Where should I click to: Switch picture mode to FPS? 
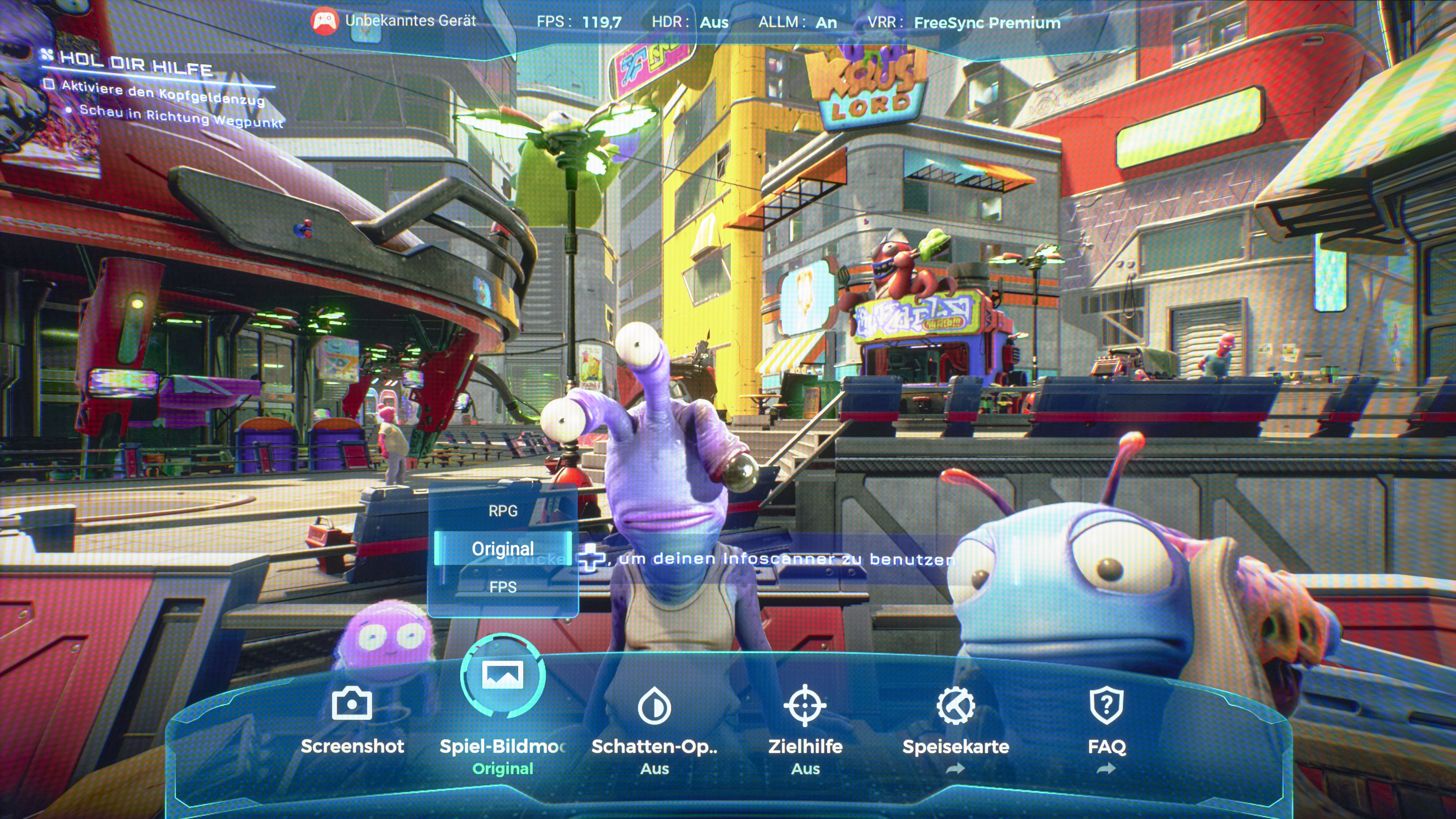pos(502,587)
